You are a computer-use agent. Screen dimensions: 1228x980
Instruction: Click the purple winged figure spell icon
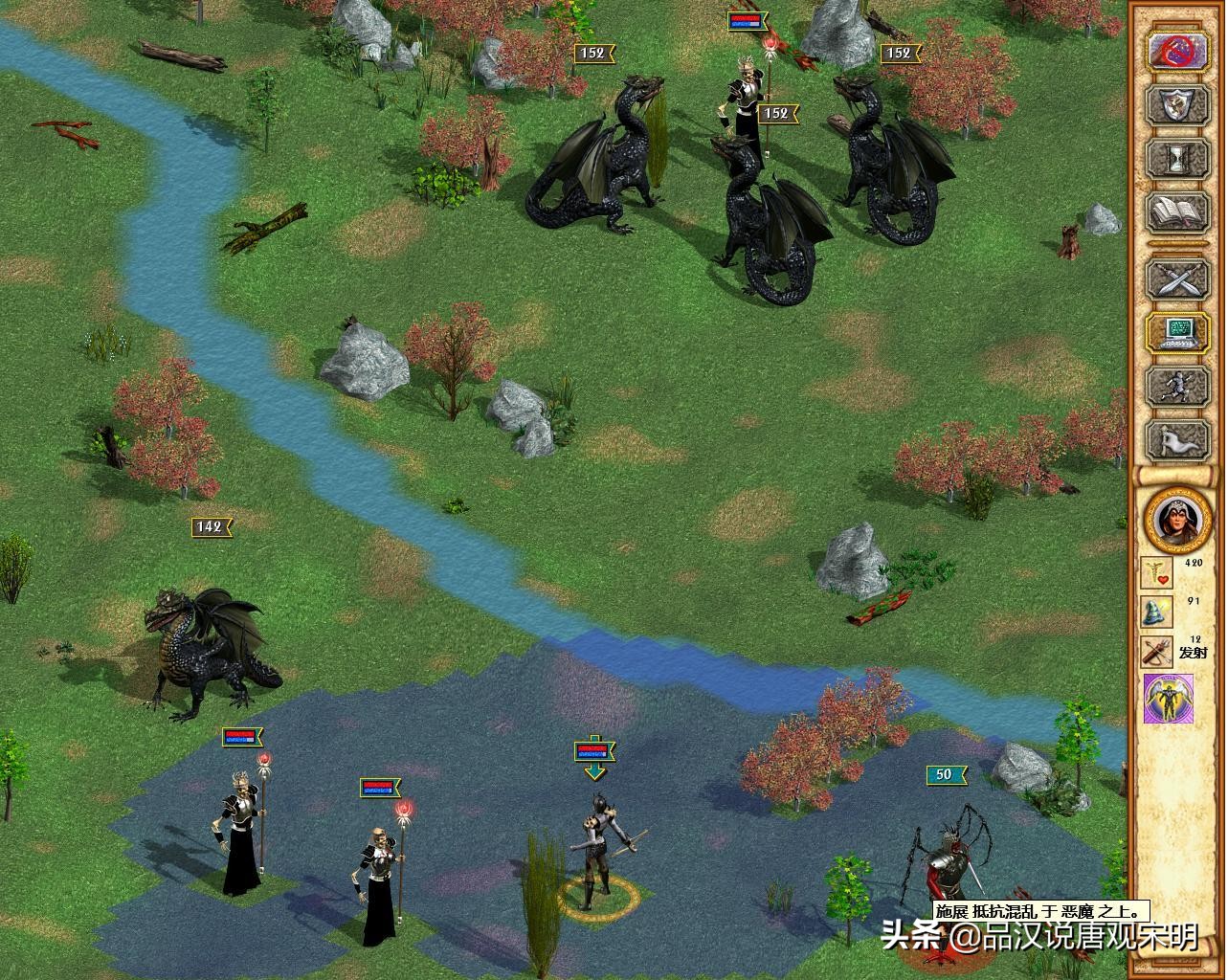[x=1169, y=699]
